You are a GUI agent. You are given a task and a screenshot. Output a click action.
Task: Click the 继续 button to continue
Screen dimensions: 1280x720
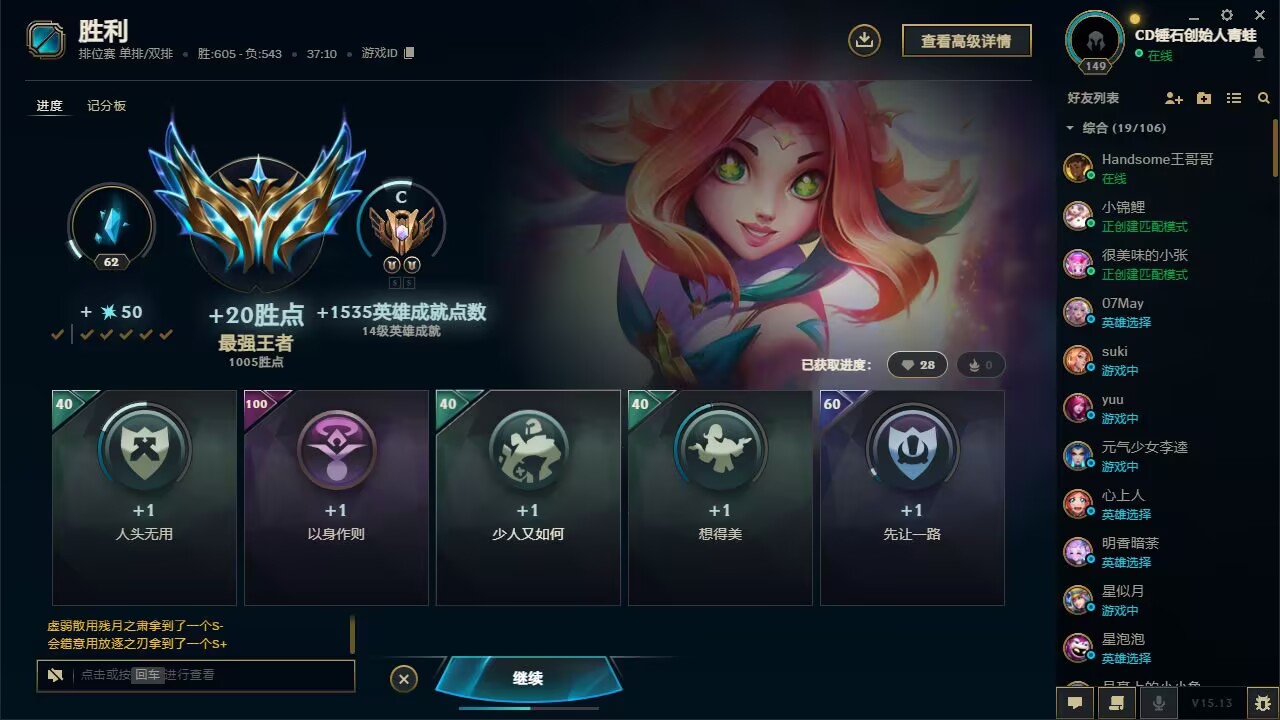point(528,678)
